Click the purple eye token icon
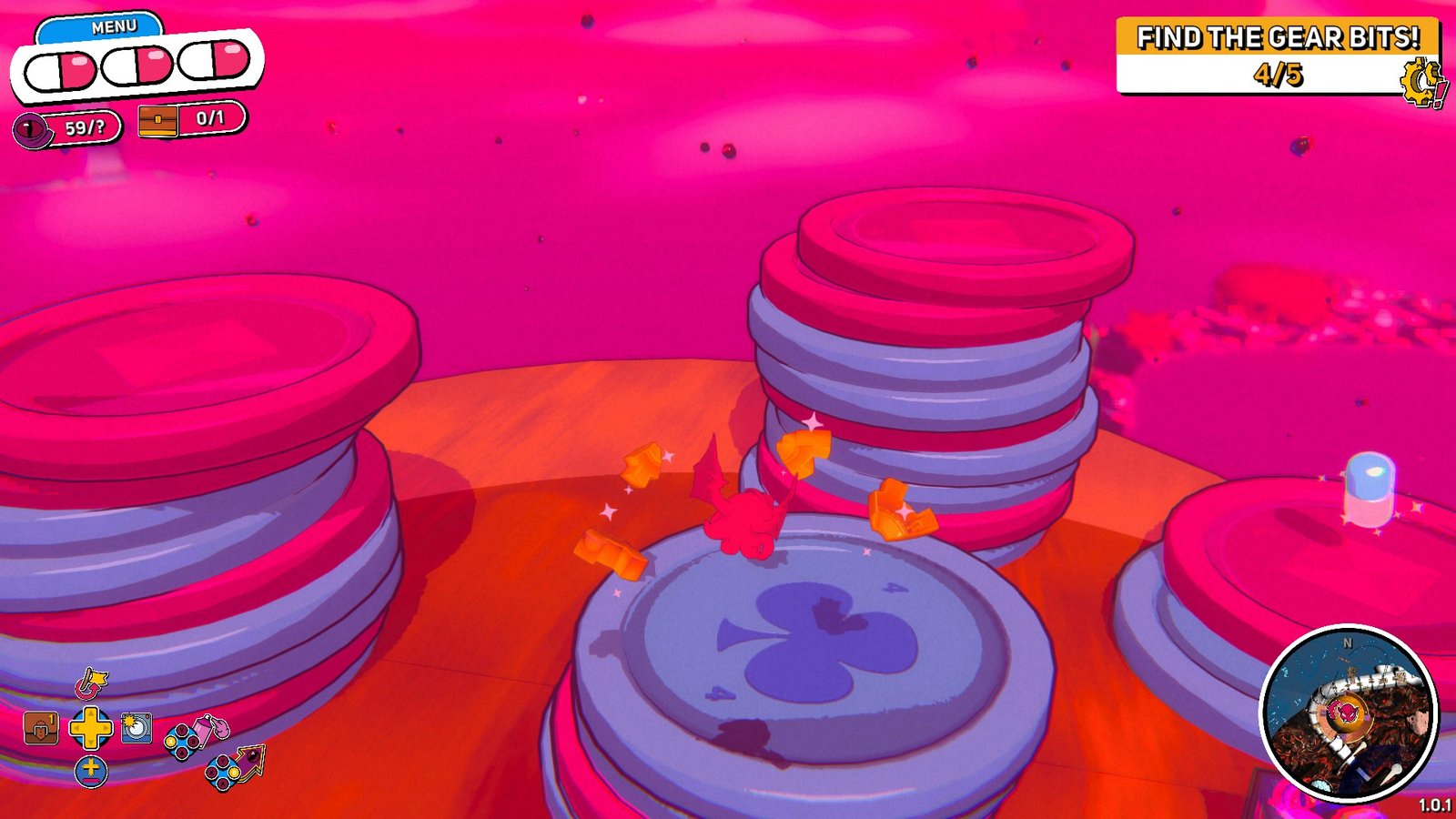 click(34, 129)
